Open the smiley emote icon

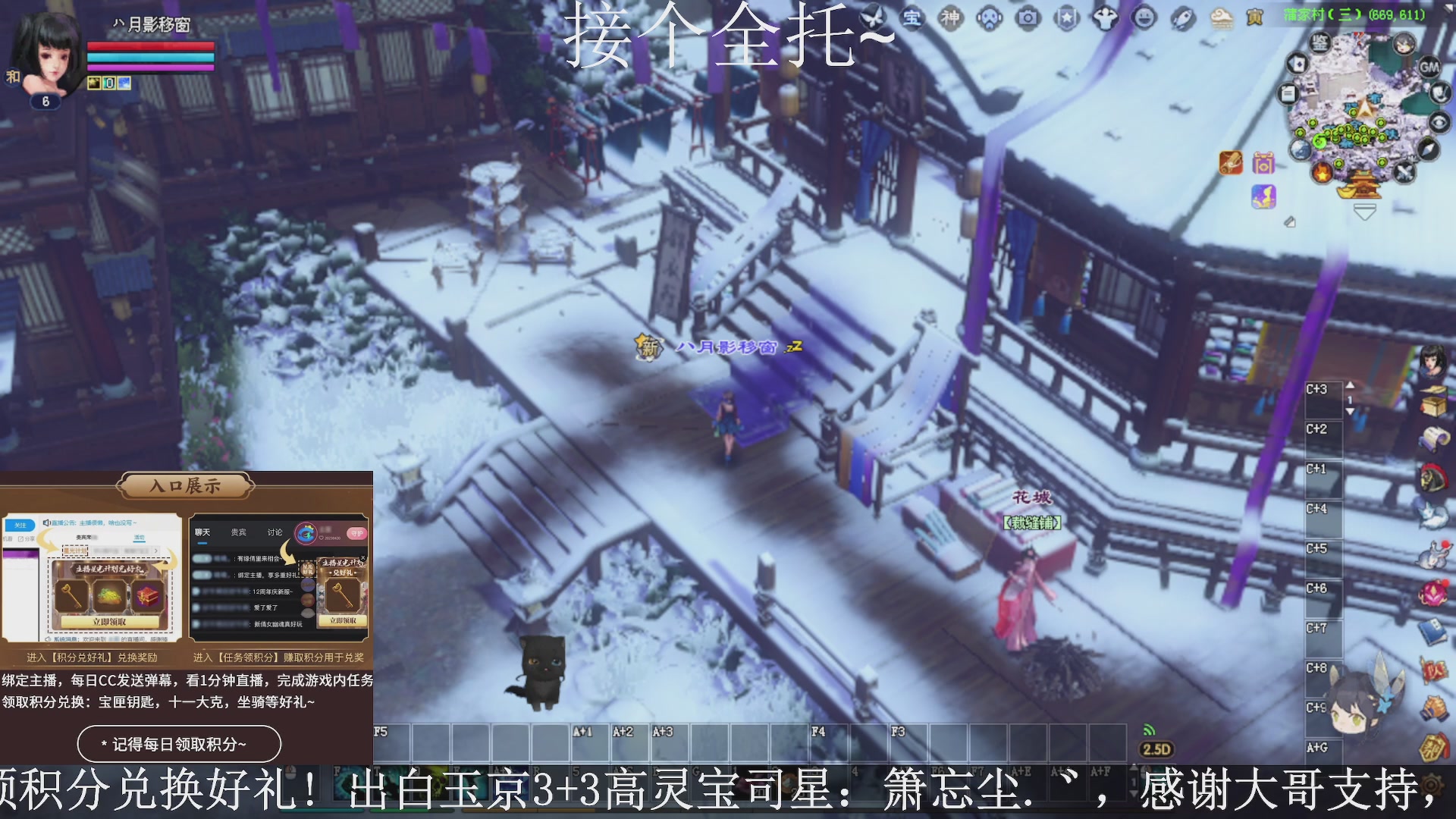[x=1144, y=17]
